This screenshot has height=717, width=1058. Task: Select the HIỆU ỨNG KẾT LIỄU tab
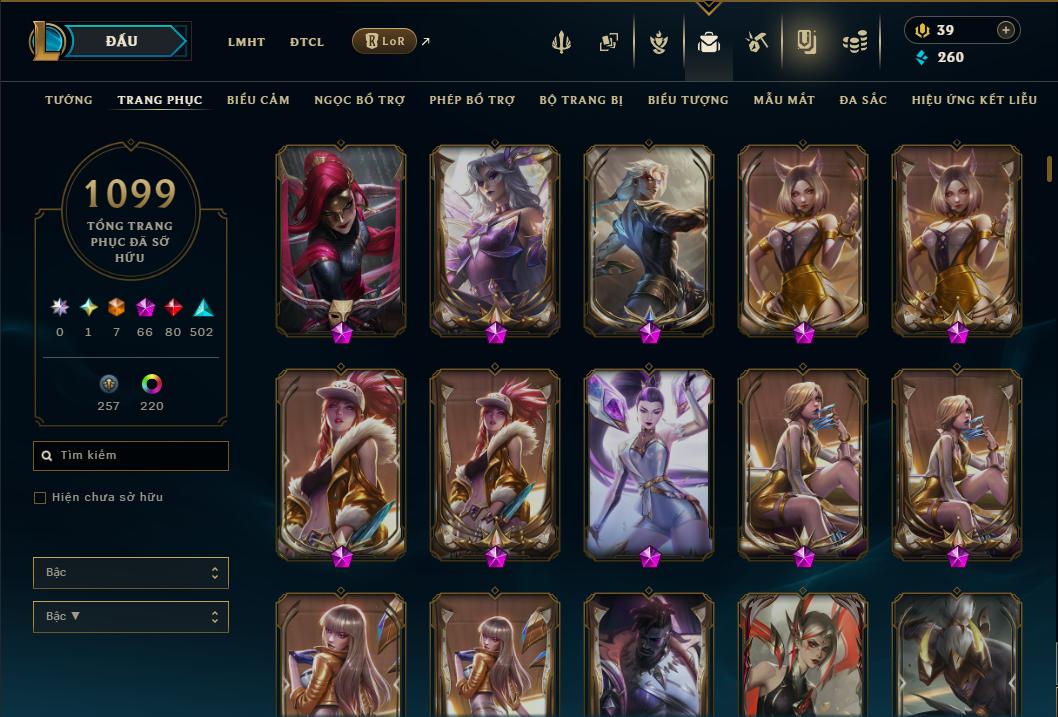(974, 100)
